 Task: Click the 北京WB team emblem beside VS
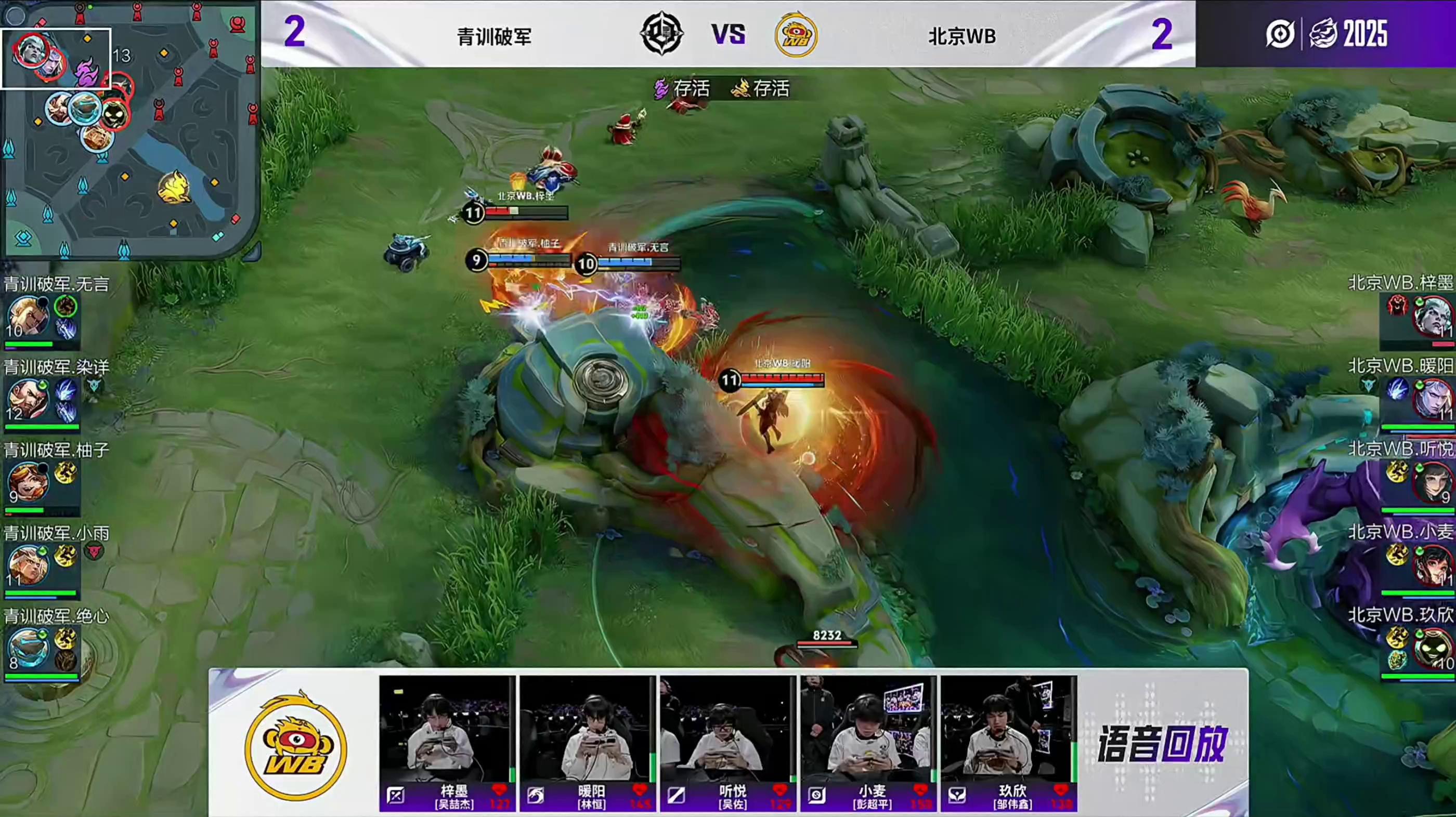(796, 35)
